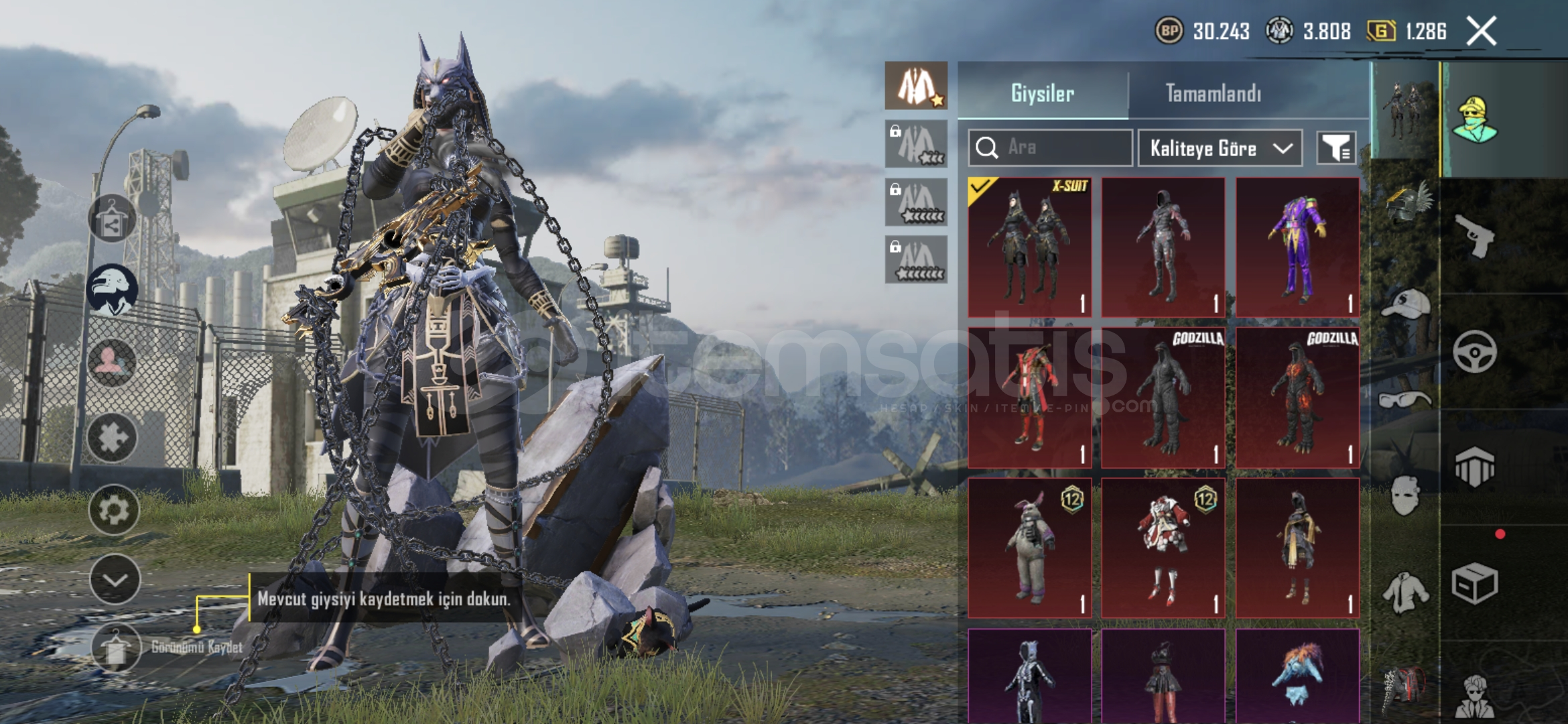This screenshot has width=1568, height=724.
Task: Collapse the side menu with down arrow
Action: click(115, 580)
